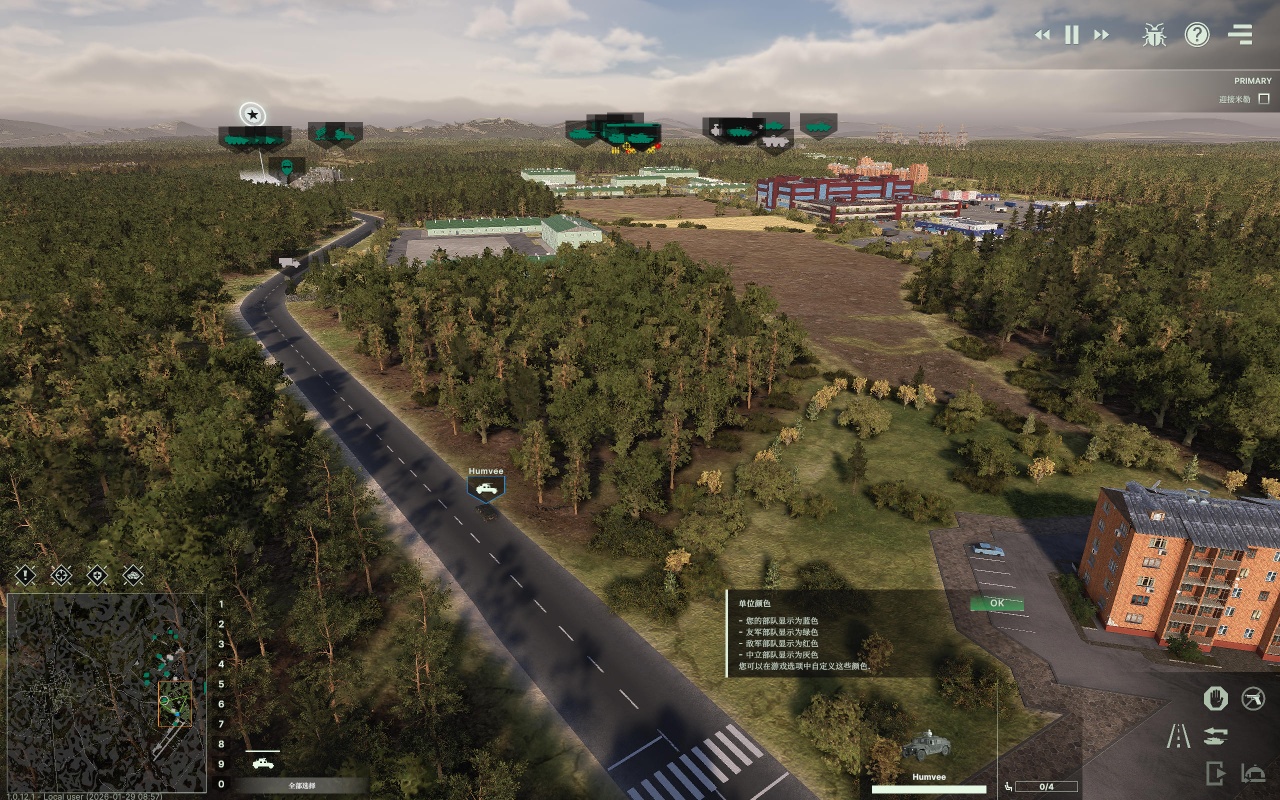Select the road movement mode icon

coord(1178,735)
